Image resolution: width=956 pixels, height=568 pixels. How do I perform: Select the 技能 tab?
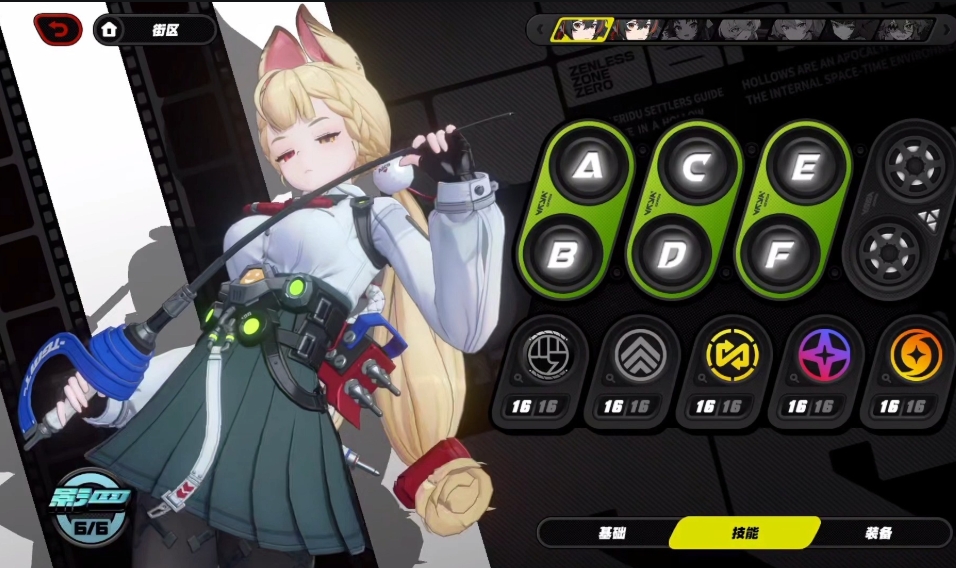point(745,533)
